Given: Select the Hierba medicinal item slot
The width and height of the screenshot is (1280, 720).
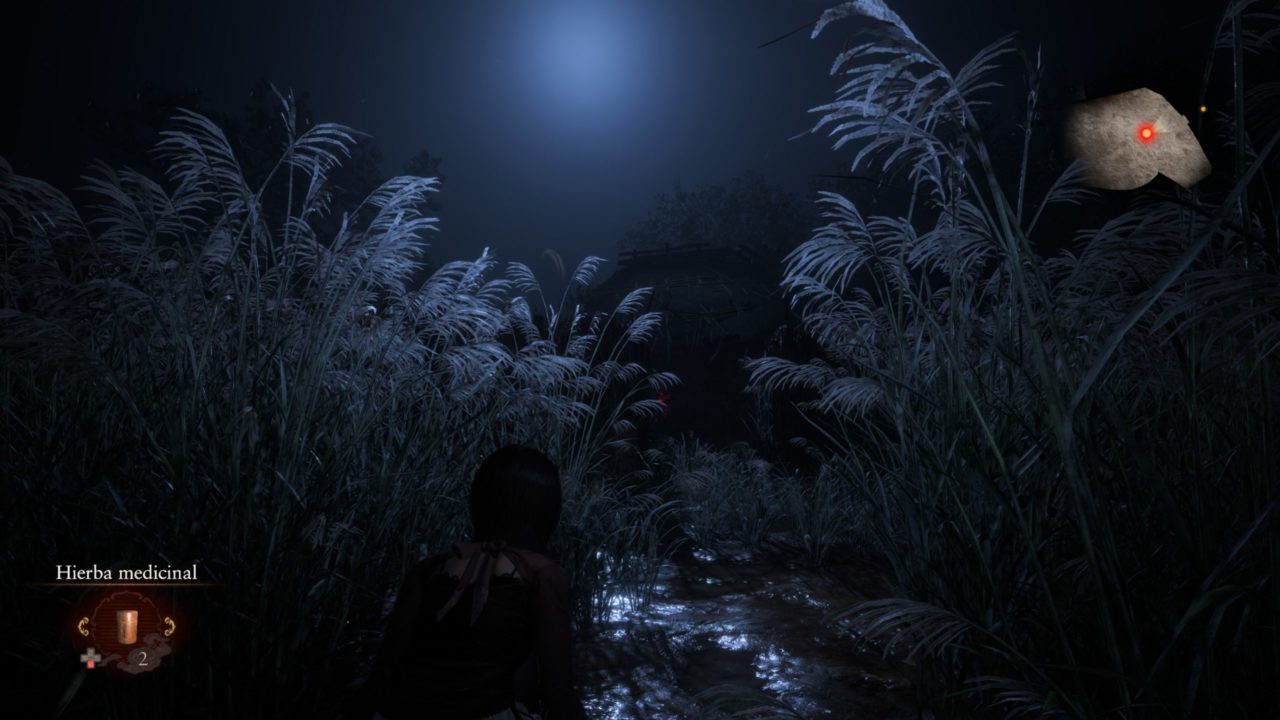Looking at the screenshot, I should (126, 625).
